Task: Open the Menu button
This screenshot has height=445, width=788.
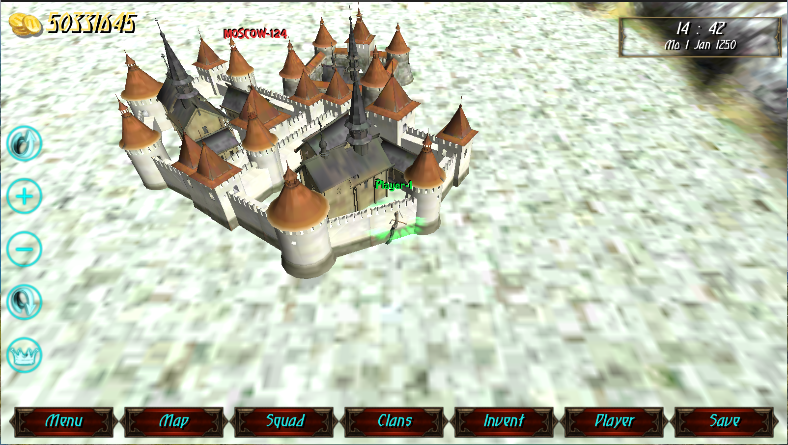Action: coord(64,421)
